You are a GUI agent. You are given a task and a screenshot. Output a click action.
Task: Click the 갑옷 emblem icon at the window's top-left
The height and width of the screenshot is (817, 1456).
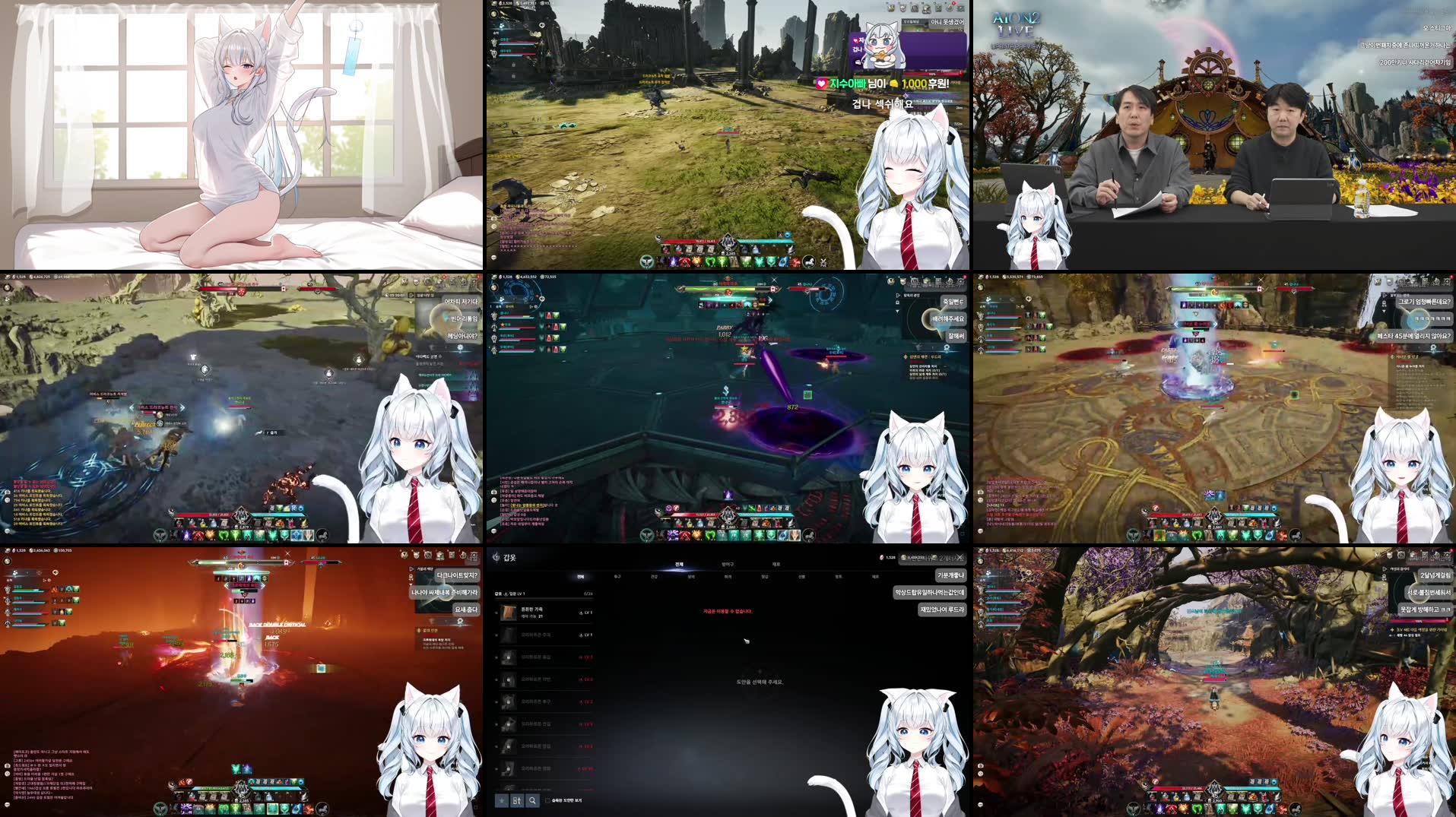pyautogui.click(x=496, y=557)
